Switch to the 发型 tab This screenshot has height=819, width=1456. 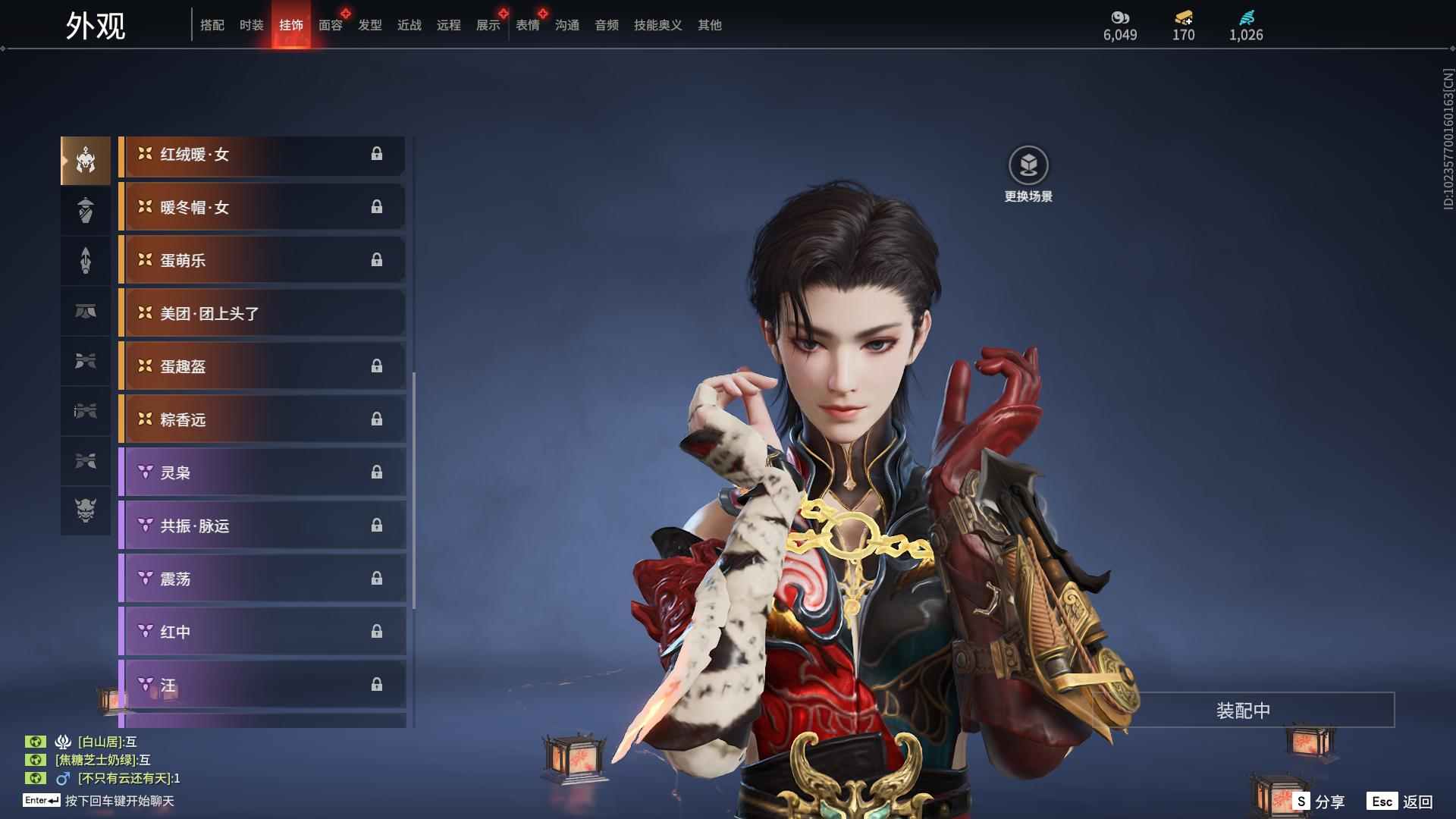coord(369,25)
